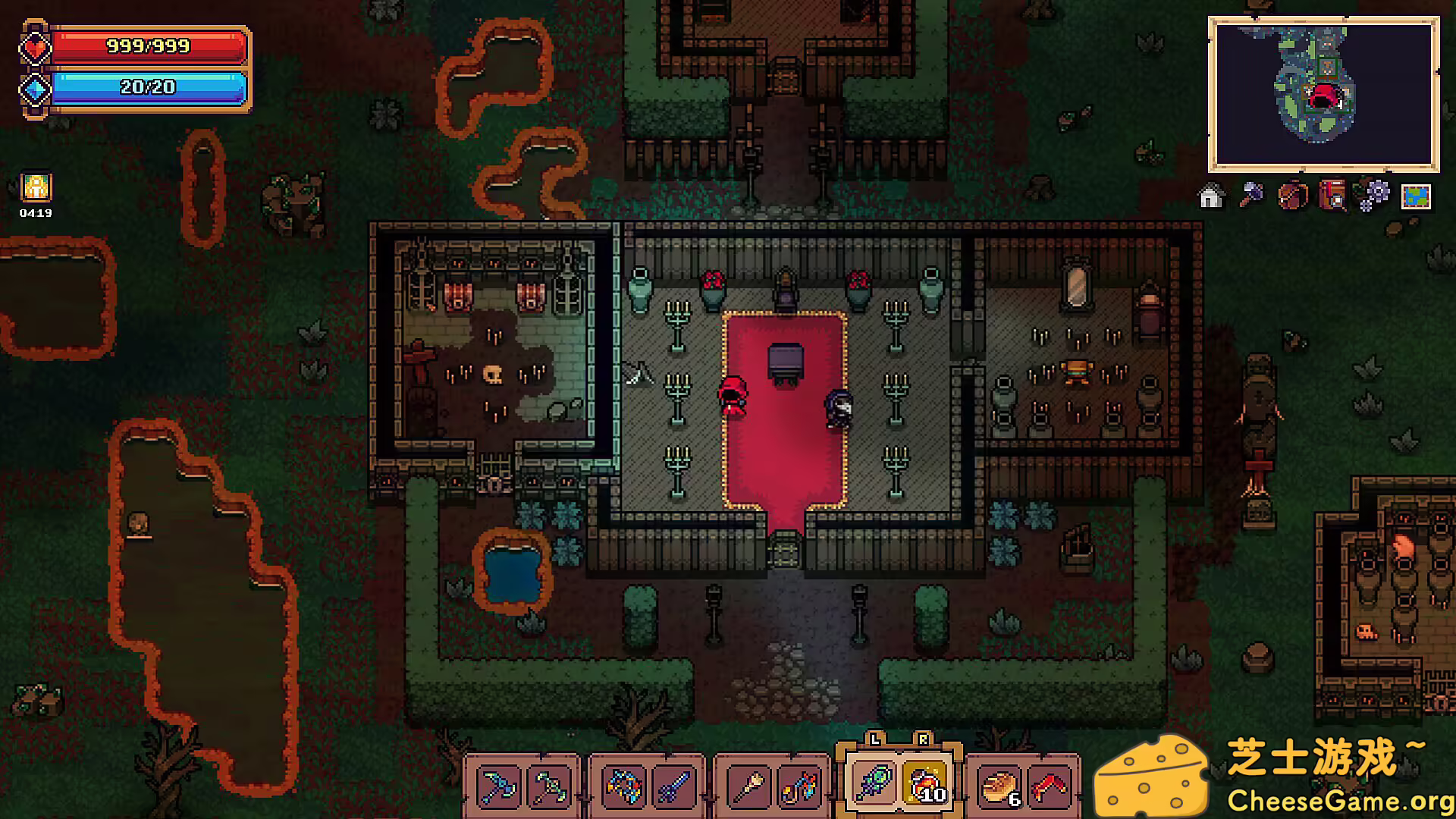This screenshot has height=819, width=1456.
Task: Select the green crossbow hotbar slot
Action: point(548,786)
